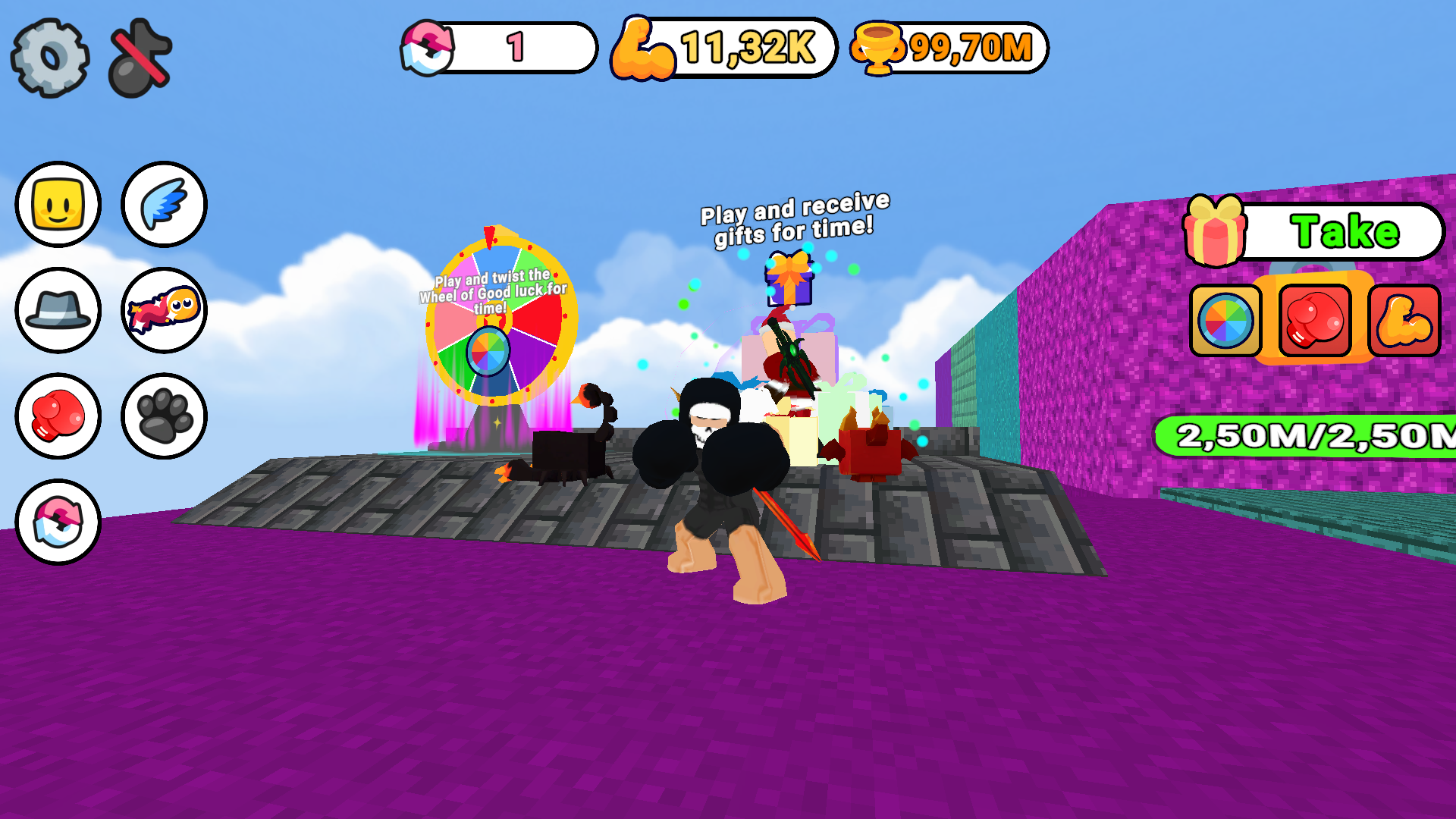The height and width of the screenshot is (819, 1456).
Task: Open the smiley face emotes menu
Action: pos(58,203)
